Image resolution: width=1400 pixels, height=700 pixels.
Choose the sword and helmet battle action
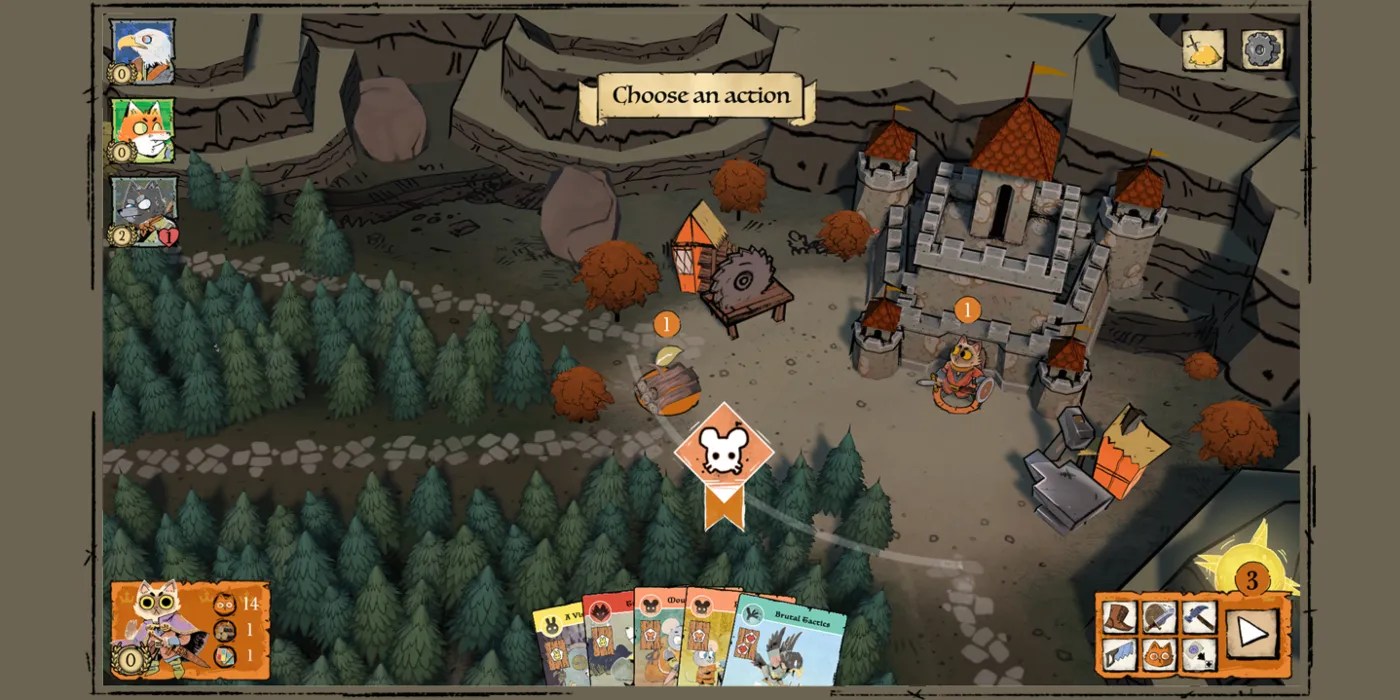1160,618
